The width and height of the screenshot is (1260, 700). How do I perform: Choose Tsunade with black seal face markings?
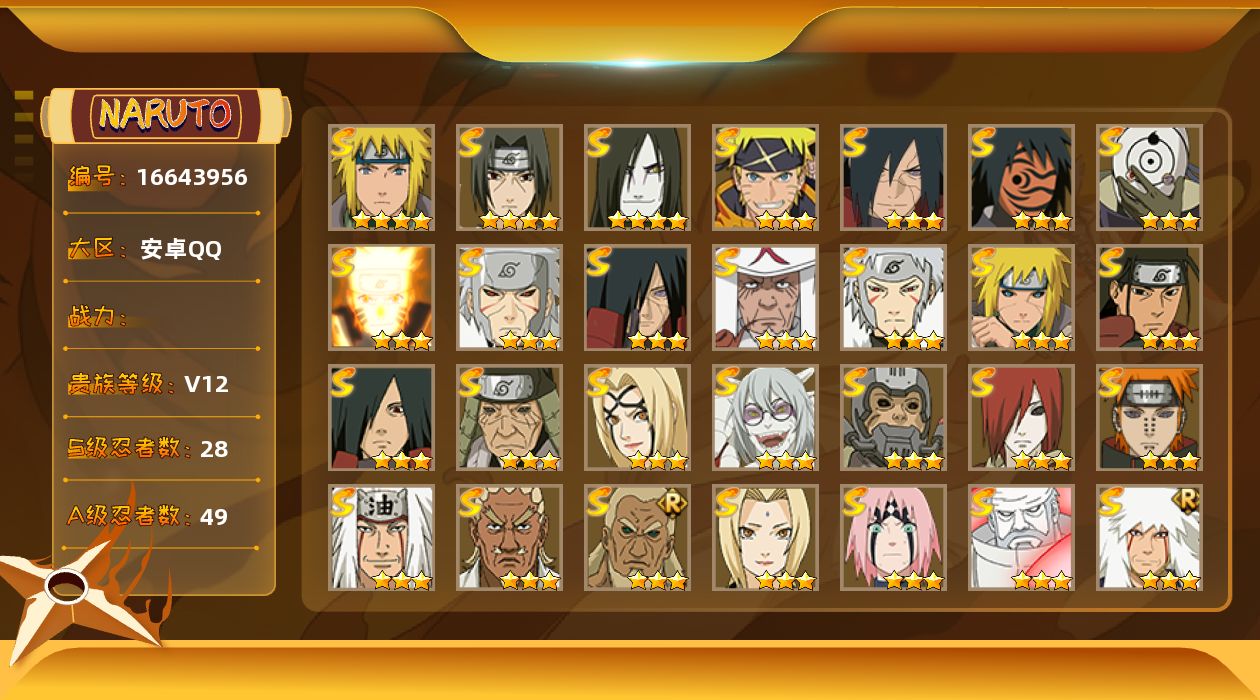[x=638, y=418]
